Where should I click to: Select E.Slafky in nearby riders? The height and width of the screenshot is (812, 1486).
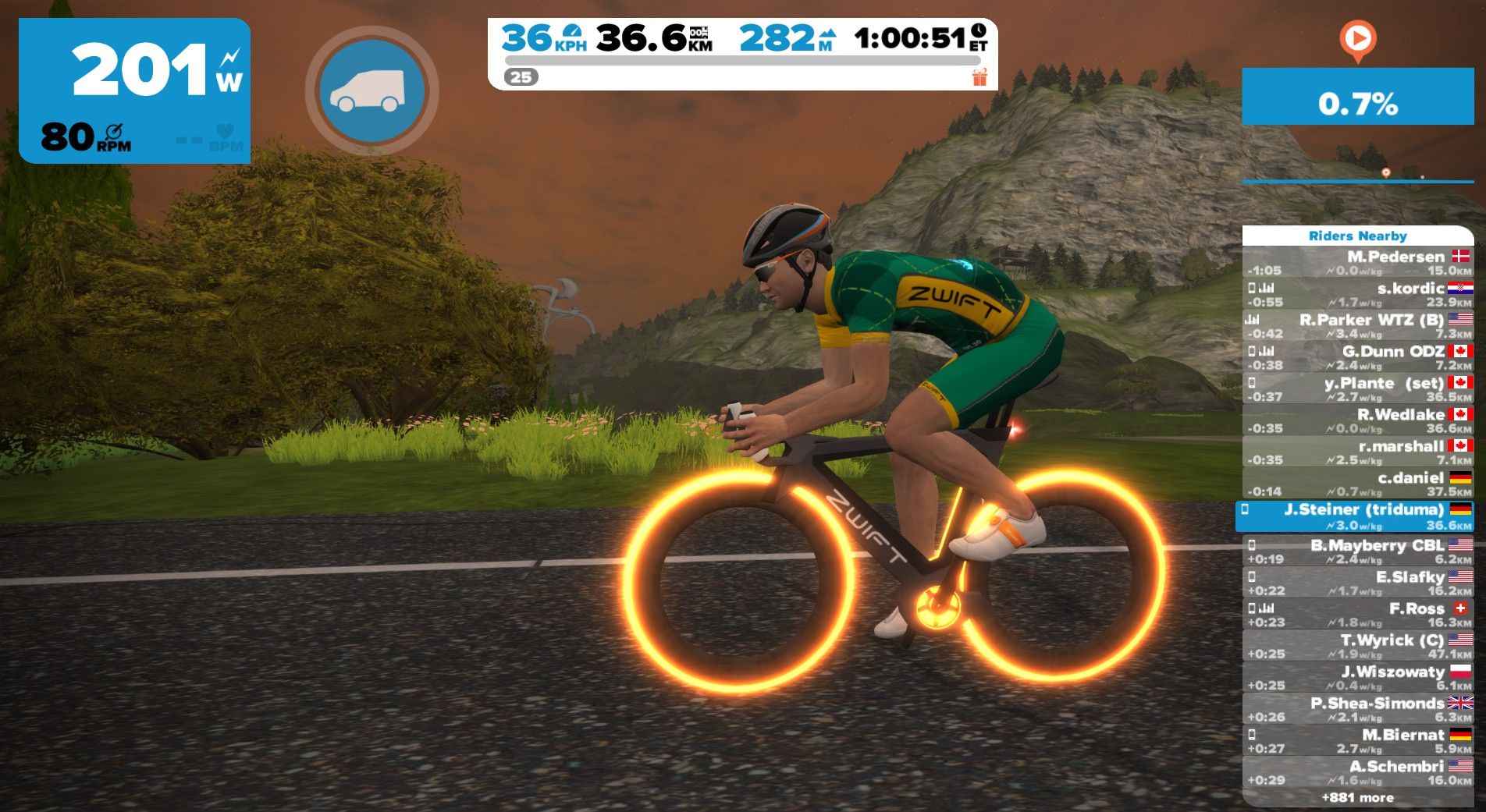click(1357, 583)
